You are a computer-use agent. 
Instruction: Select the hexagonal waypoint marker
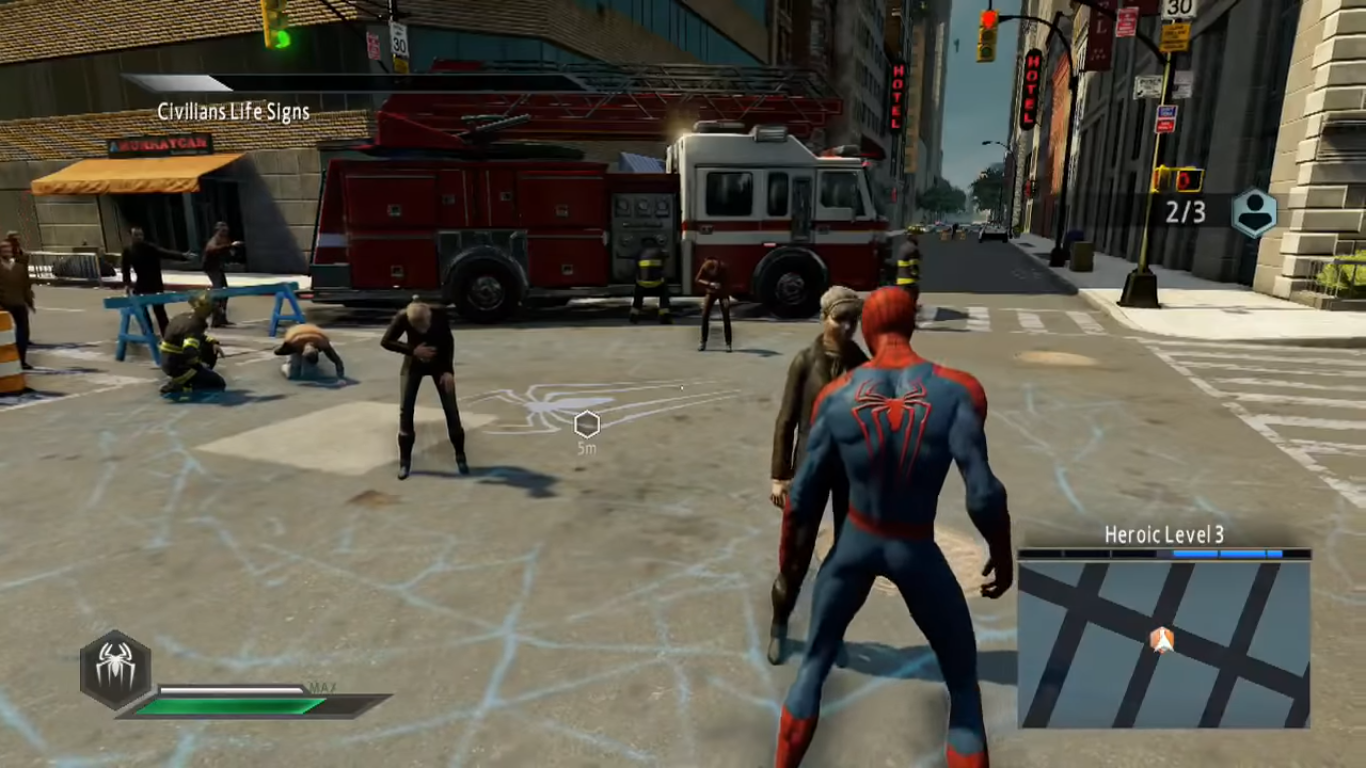click(x=587, y=424)
